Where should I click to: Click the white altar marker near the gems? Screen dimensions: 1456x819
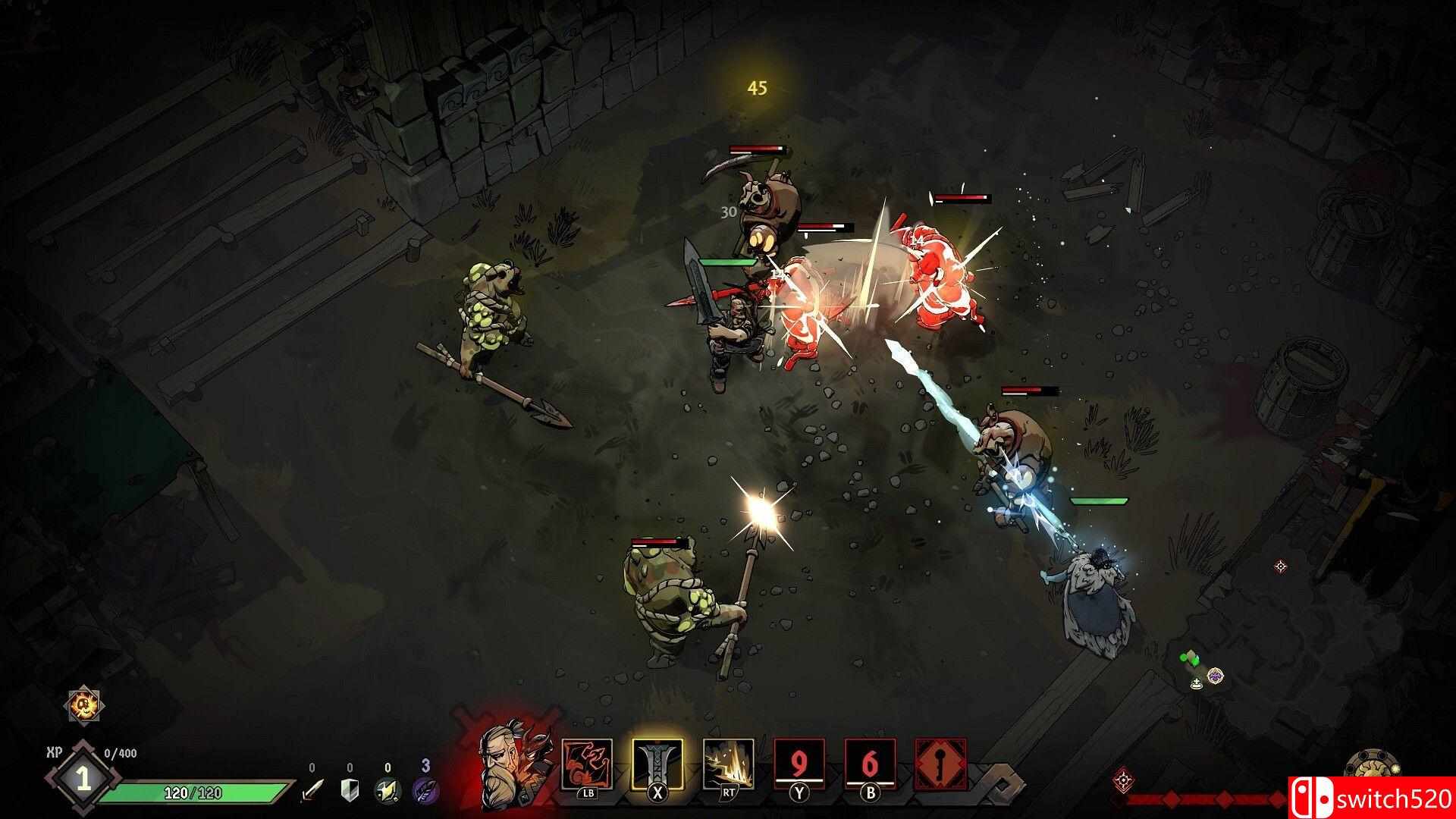pos(1196,685)
